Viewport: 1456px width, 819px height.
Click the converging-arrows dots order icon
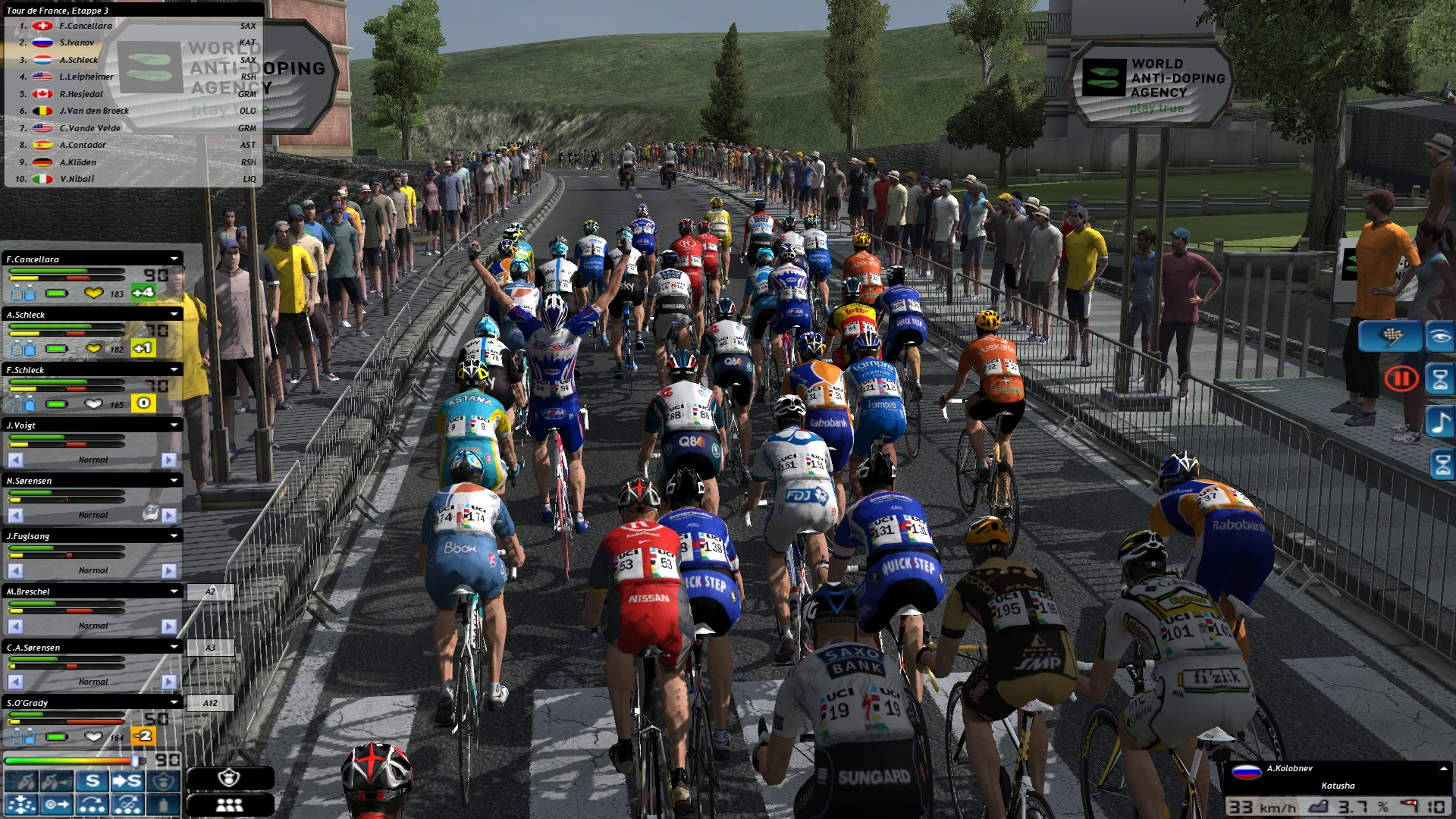pos(20,805)
